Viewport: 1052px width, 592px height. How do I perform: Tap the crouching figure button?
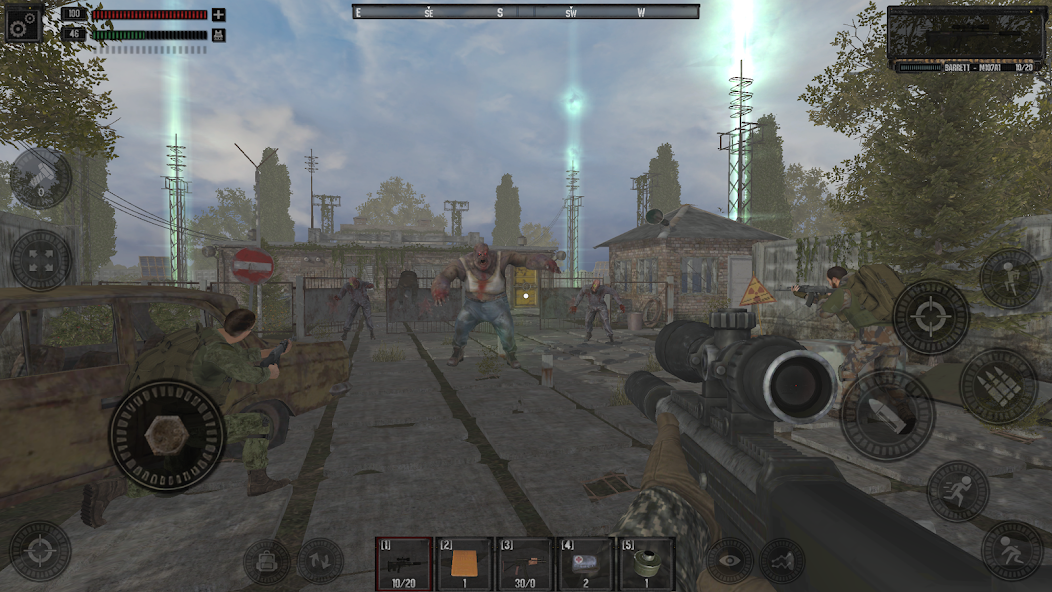1011,550
